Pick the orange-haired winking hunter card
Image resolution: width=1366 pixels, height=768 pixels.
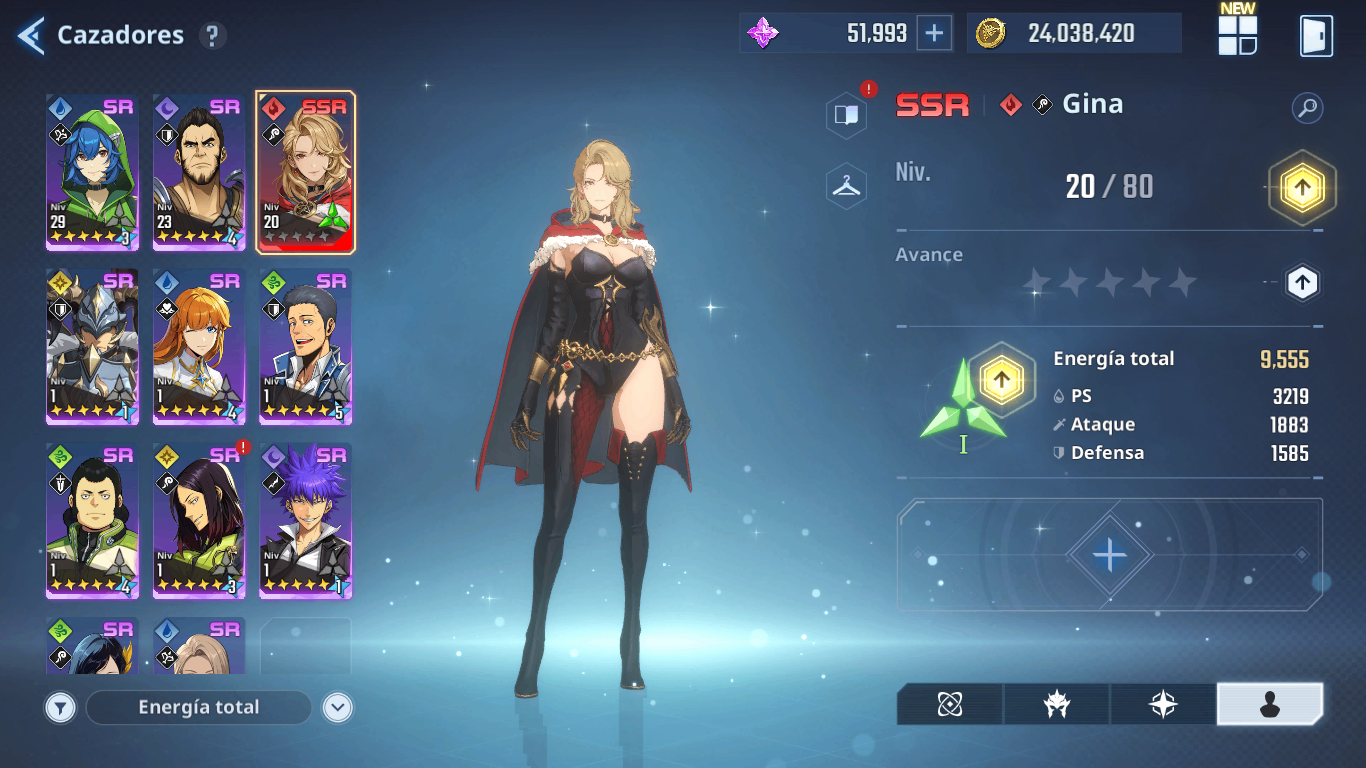199,346
